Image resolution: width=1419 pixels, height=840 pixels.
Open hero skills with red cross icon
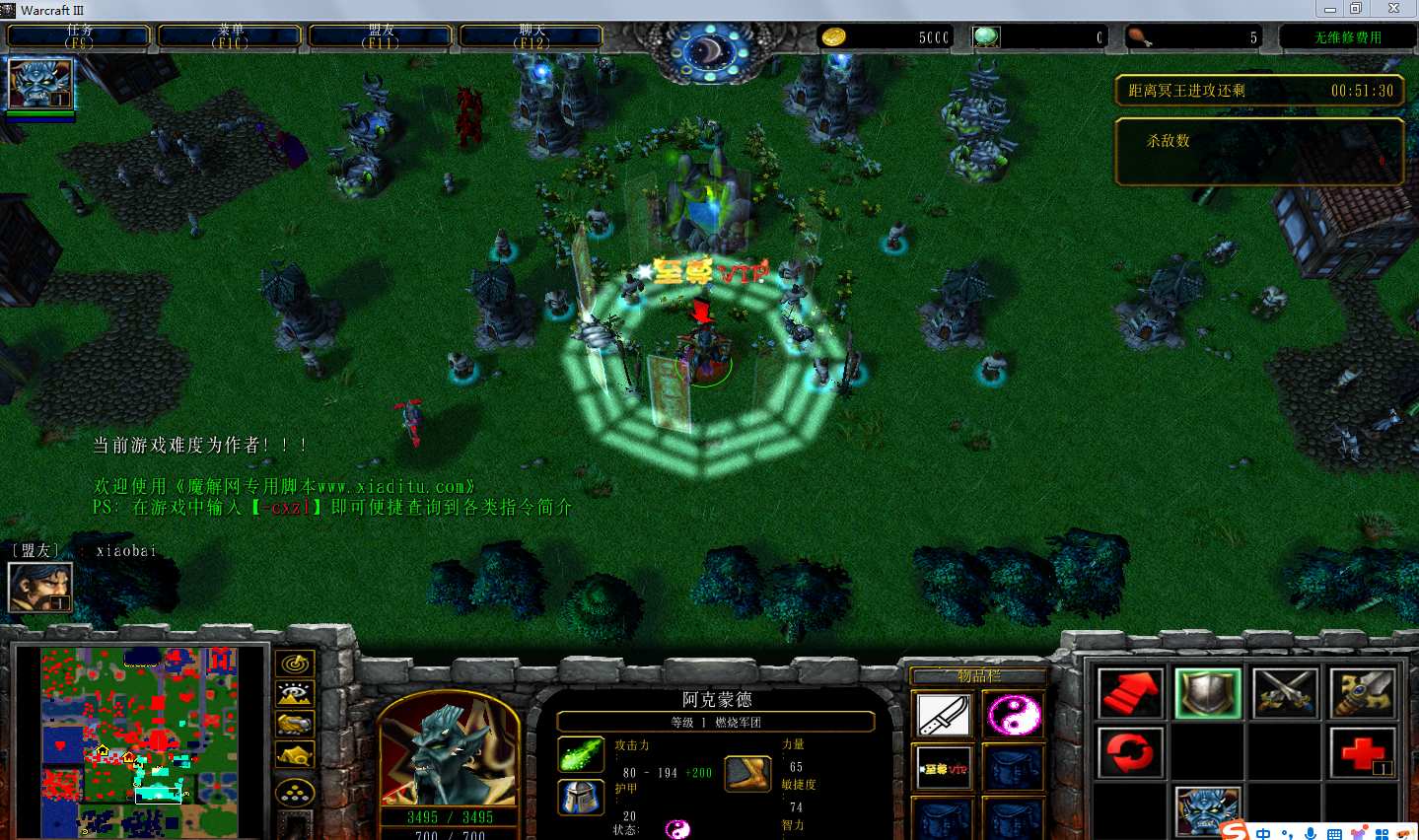click(x=1362, y=753)
